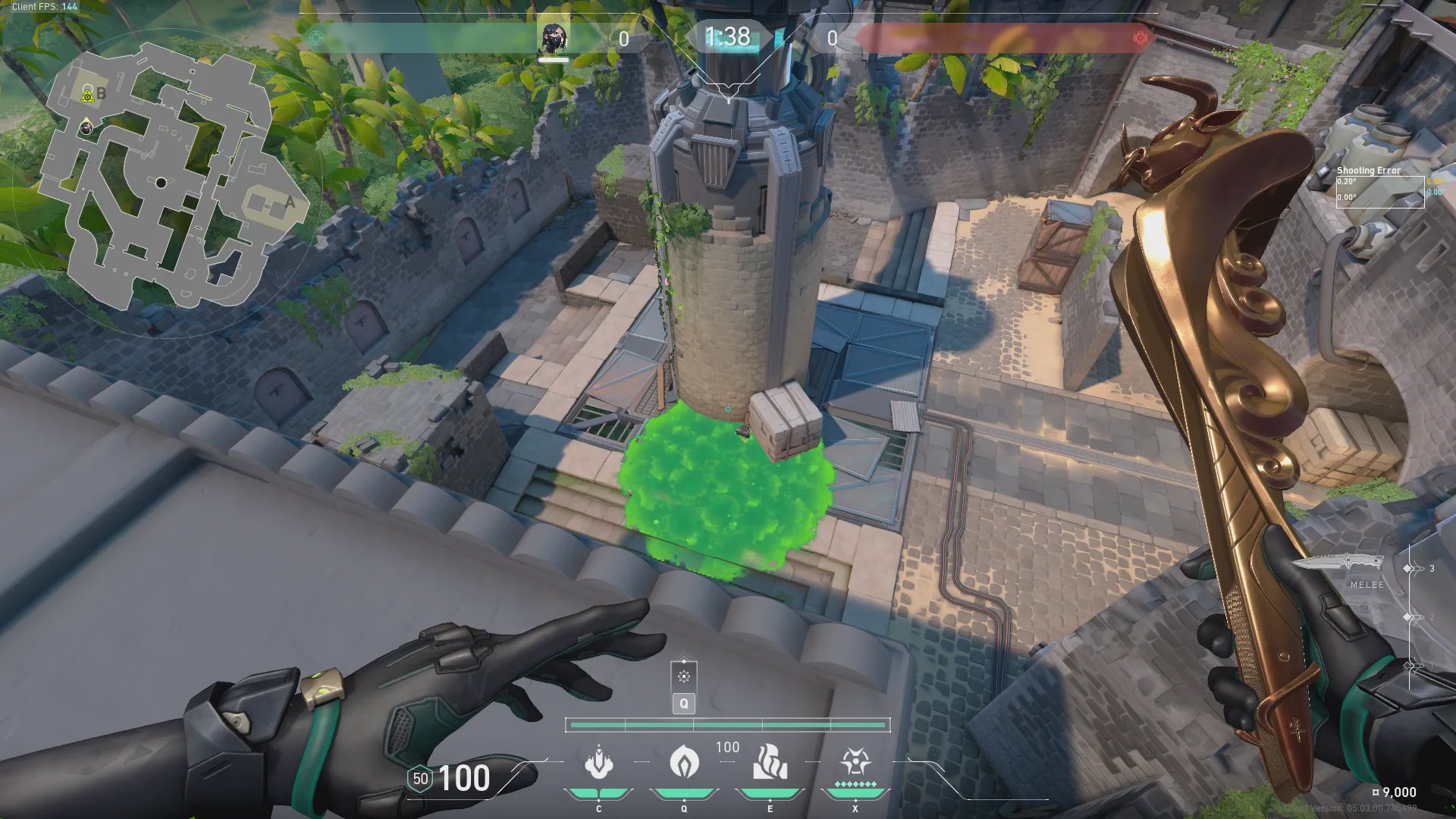Activate the Snake Bite ability icon

click(x=598, y=762)
